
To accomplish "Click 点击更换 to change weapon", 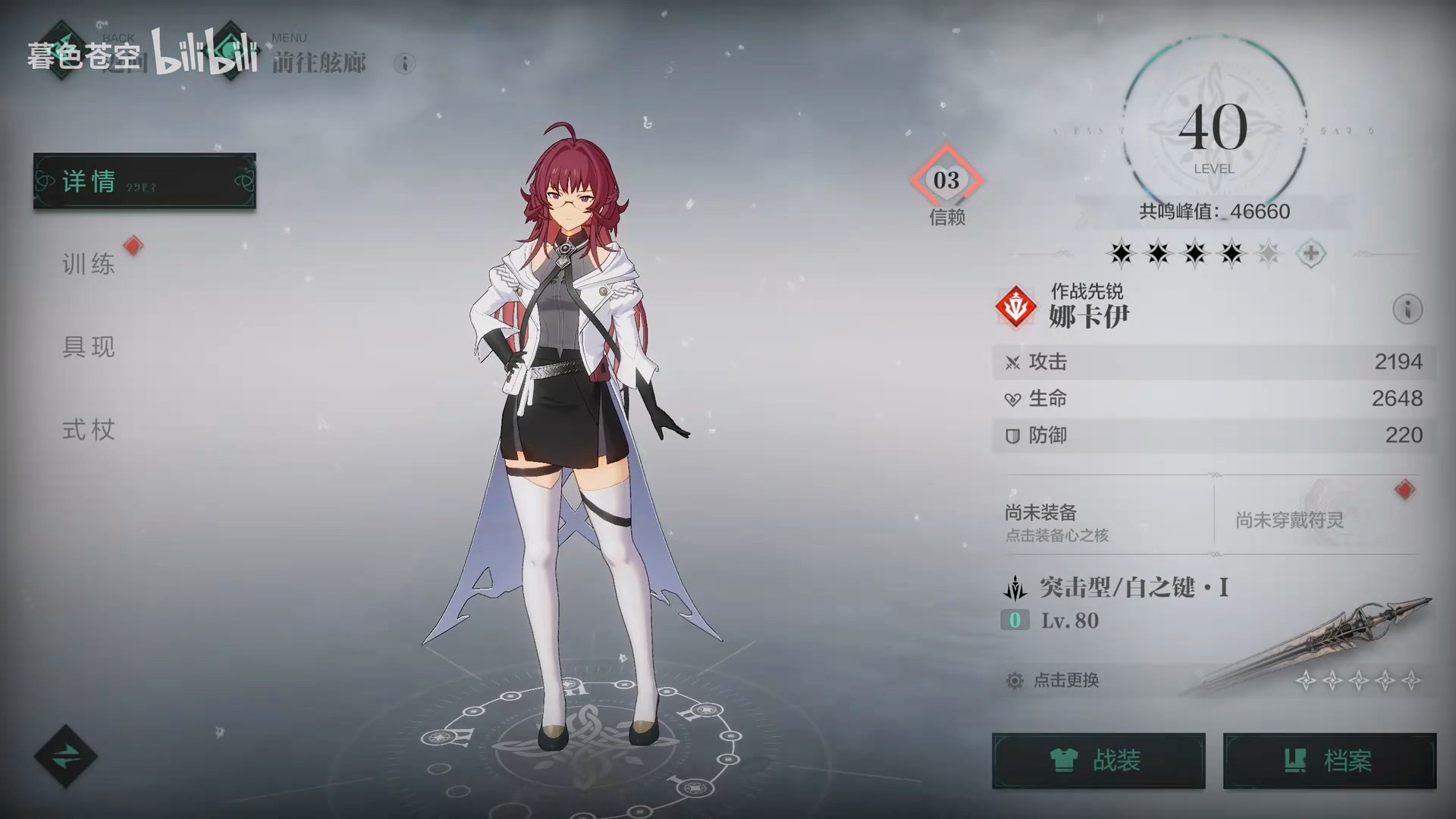I will click(1065, 680).
